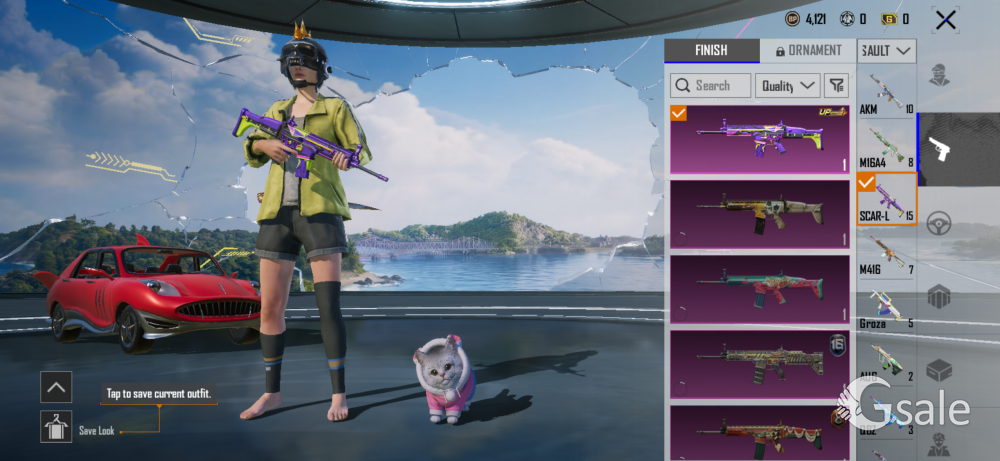Expand the up-arrow panel button
Screen dimensions: 1000x461
pos(56,387)
